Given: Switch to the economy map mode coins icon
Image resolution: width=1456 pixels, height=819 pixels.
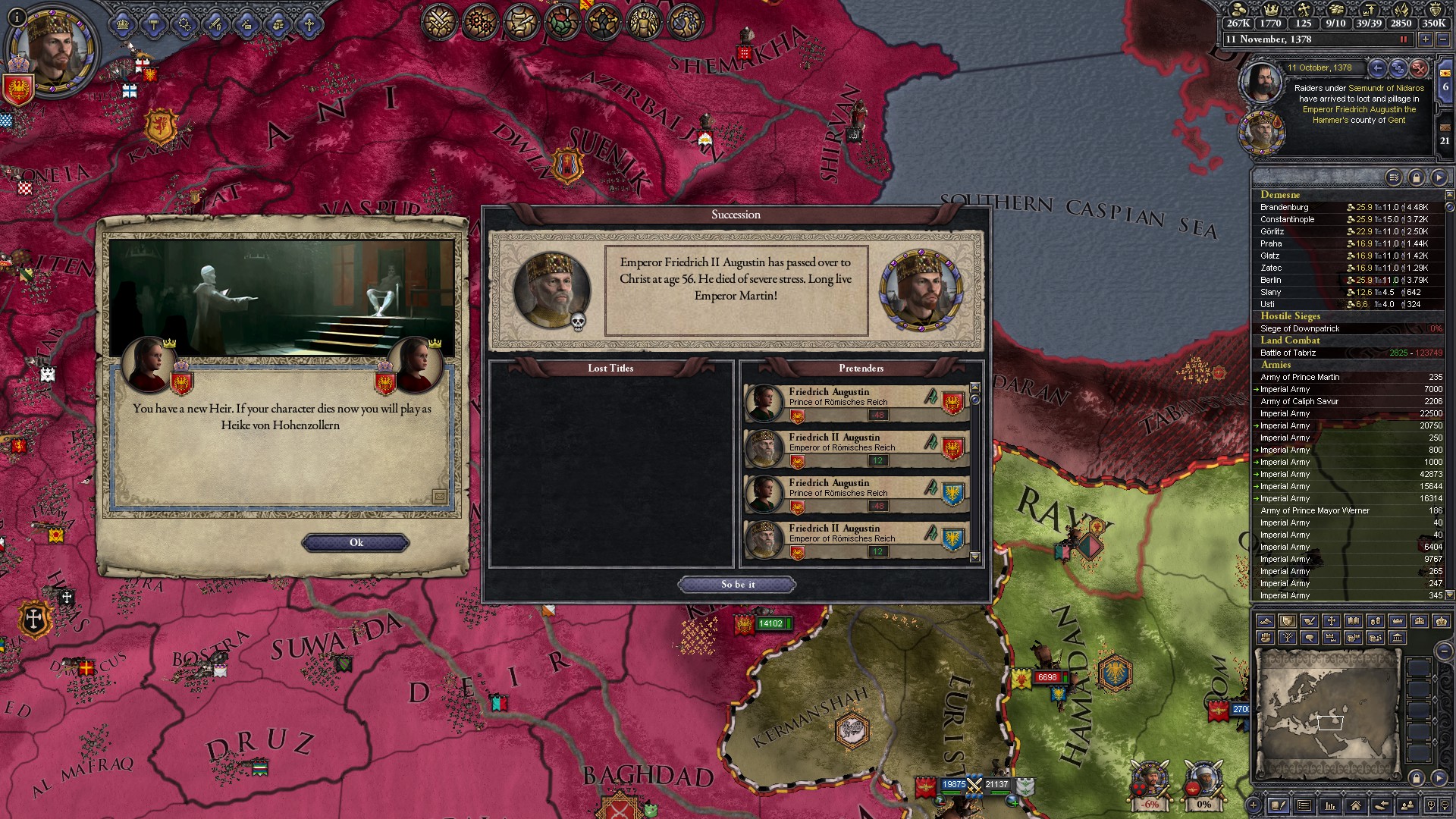Looking at the screenshot, I should [1376, 620].
